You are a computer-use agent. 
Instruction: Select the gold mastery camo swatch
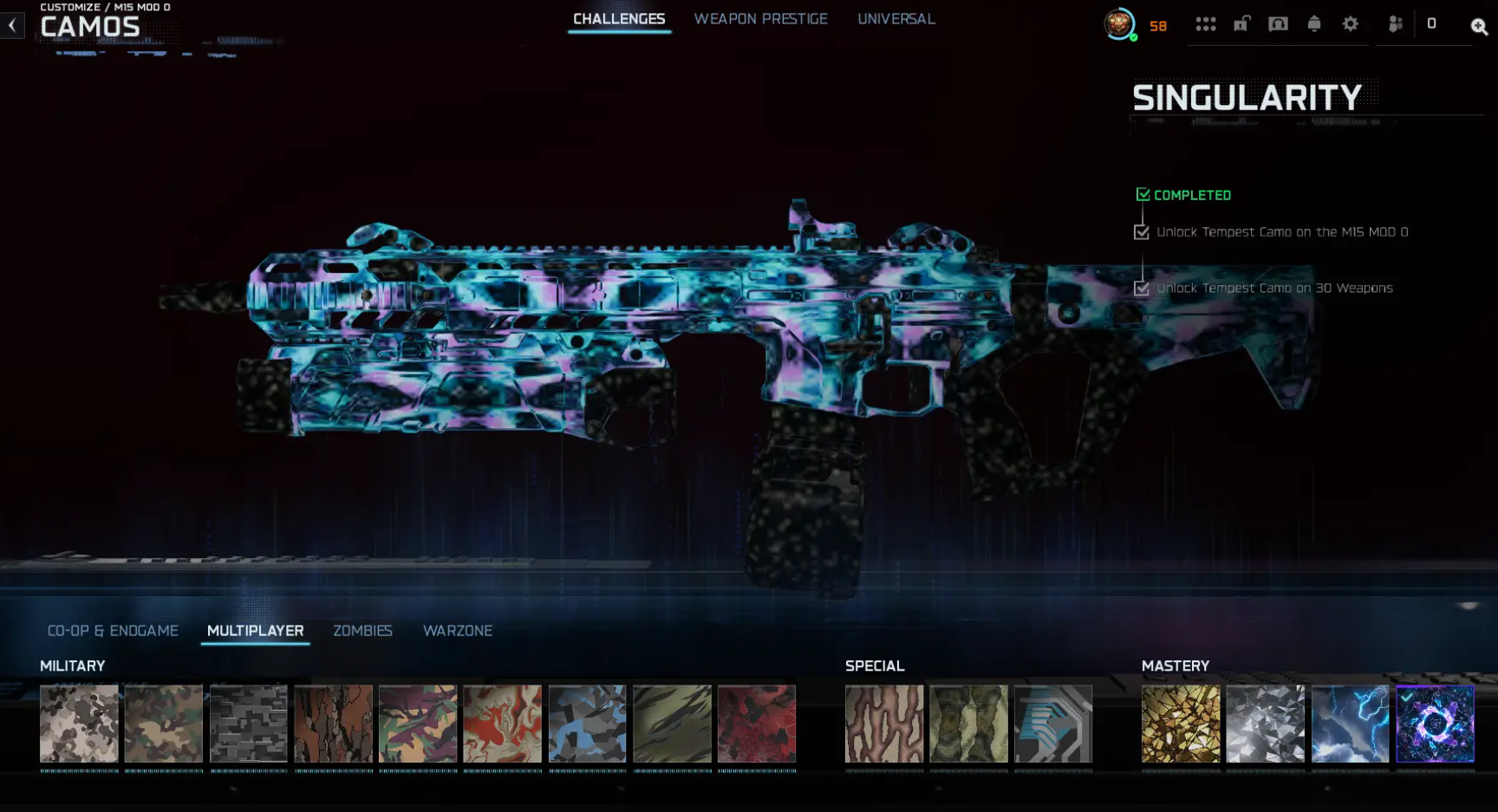[1181, 724]
